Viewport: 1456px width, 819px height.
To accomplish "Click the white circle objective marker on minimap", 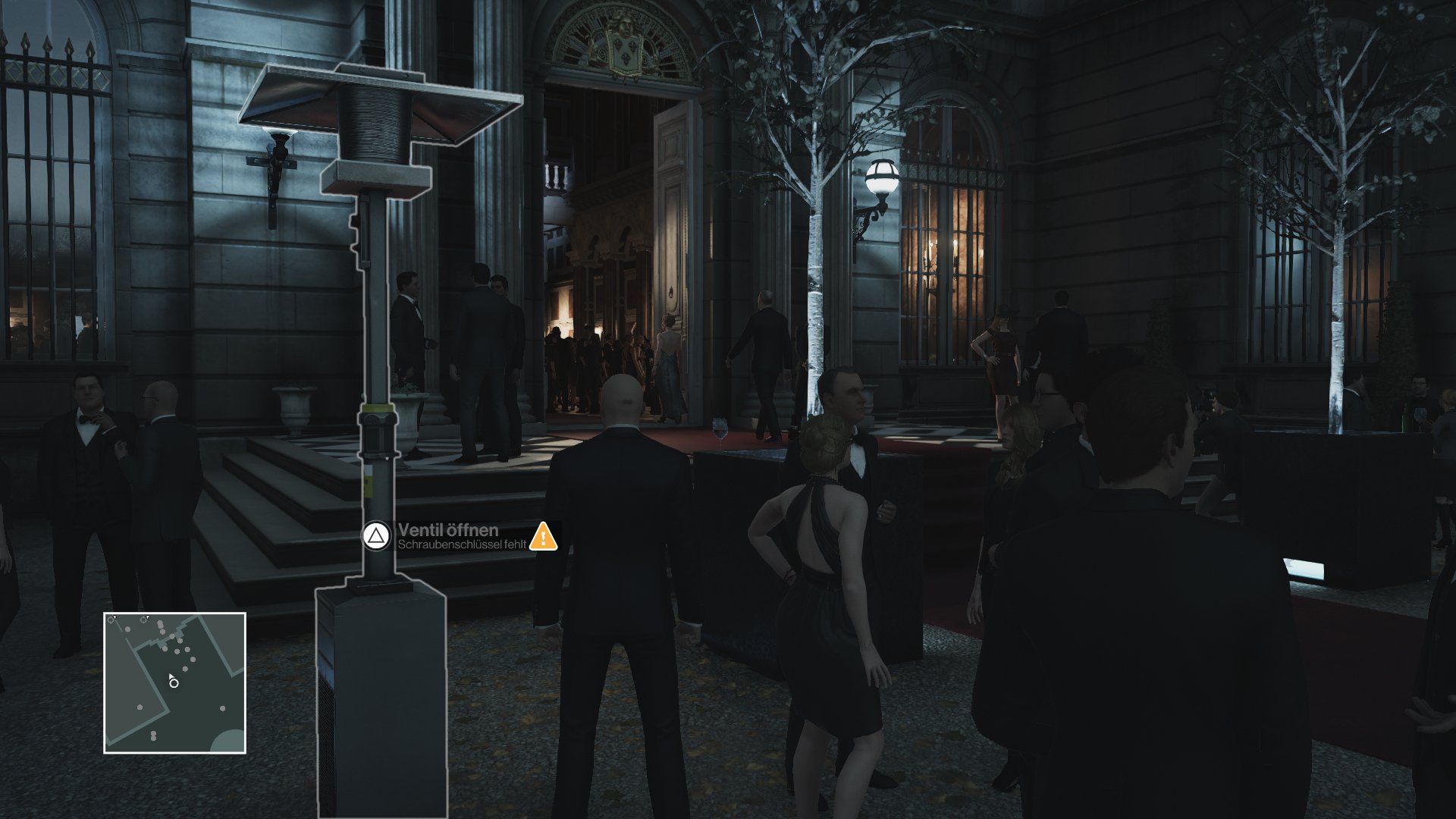I will [x=174, y=683].
